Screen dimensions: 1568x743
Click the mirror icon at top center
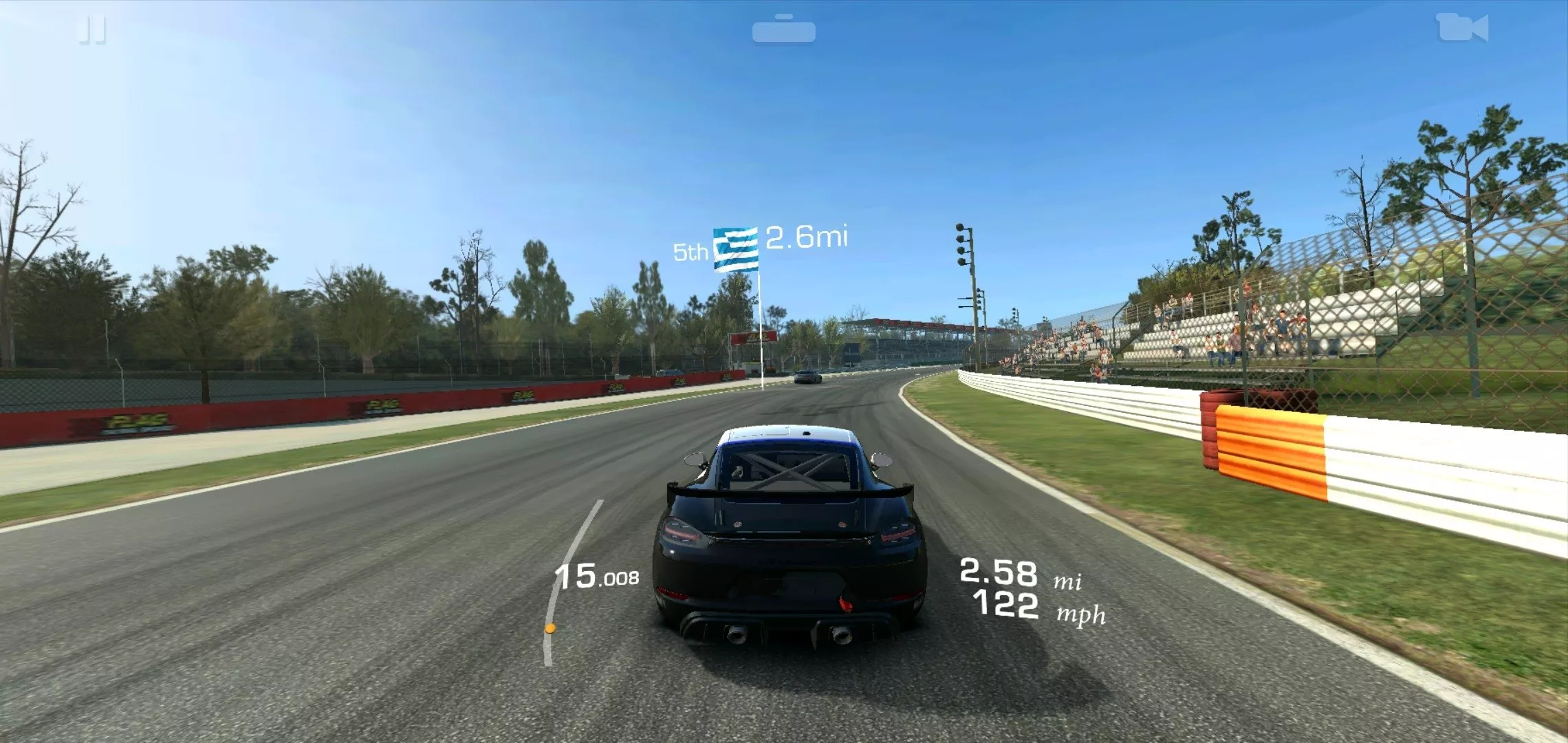point(783,29)
